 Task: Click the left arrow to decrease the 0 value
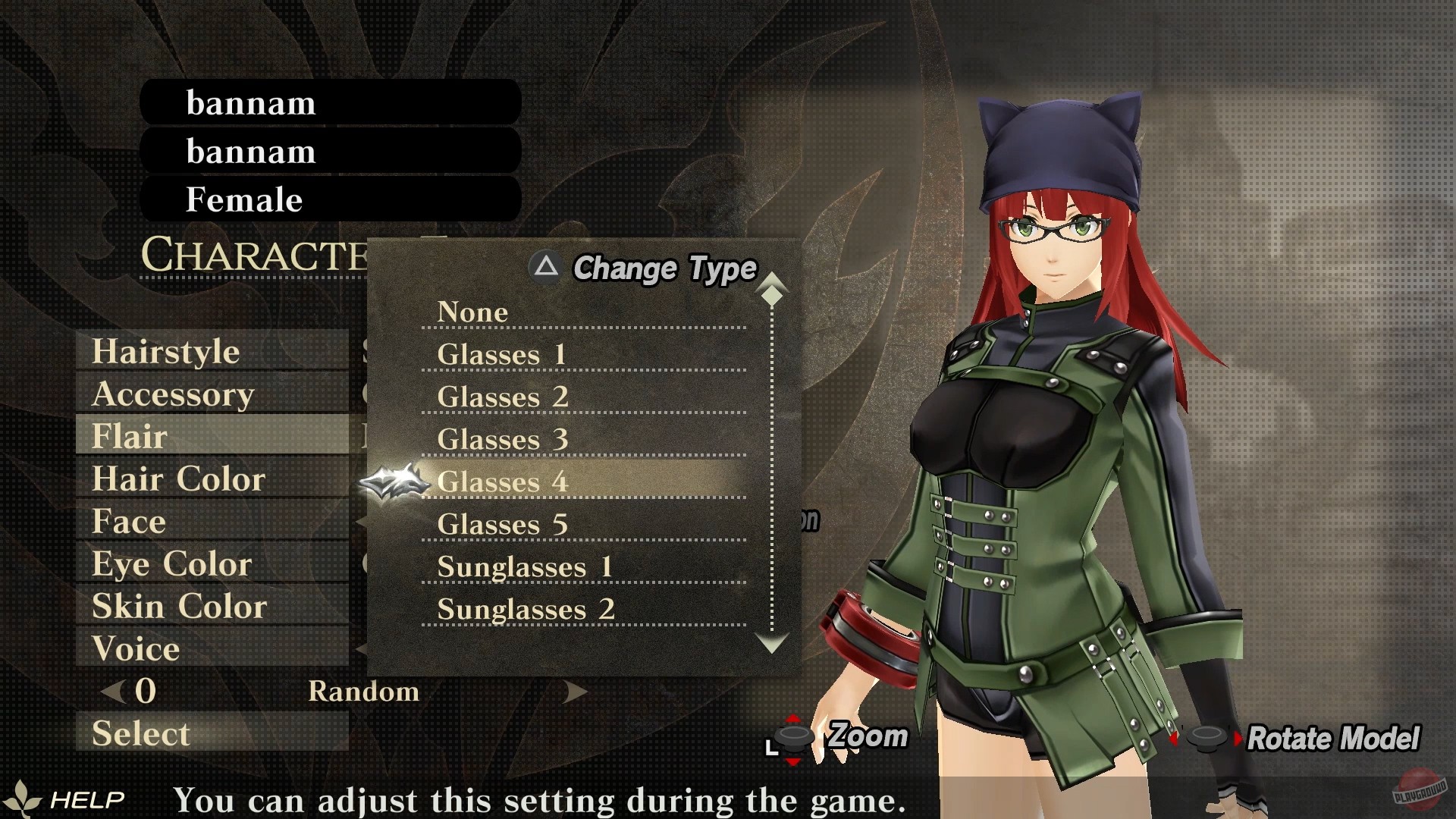[111, 691]
